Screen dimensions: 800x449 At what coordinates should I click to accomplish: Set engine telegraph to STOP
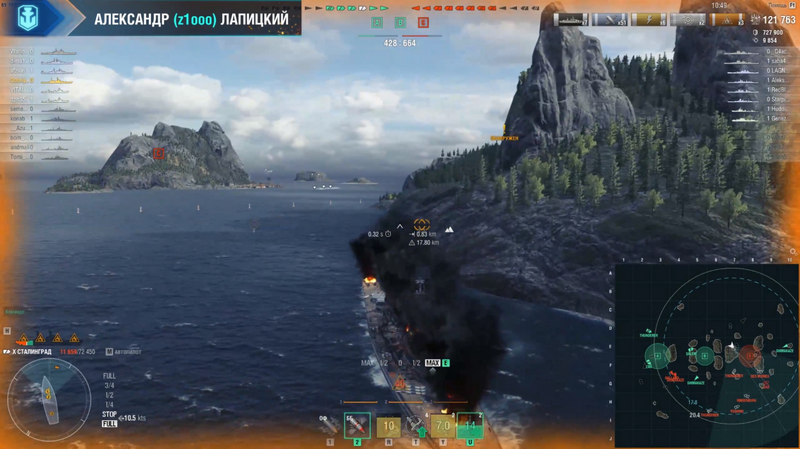tap(109, 414)
